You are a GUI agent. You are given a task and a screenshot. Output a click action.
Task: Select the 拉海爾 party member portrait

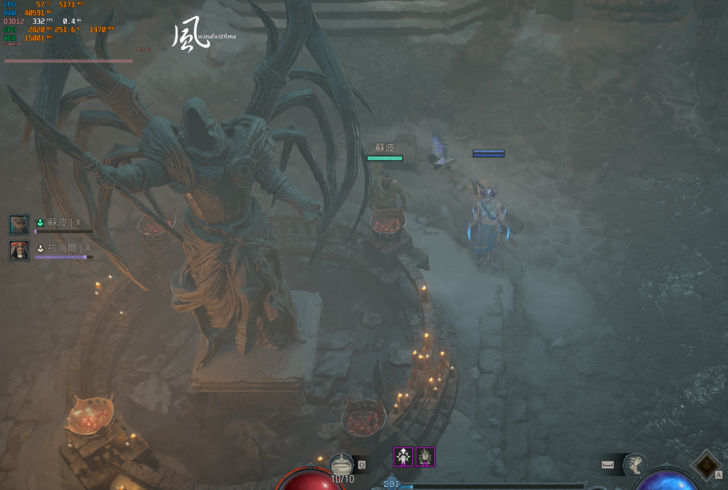coord(19,250)
